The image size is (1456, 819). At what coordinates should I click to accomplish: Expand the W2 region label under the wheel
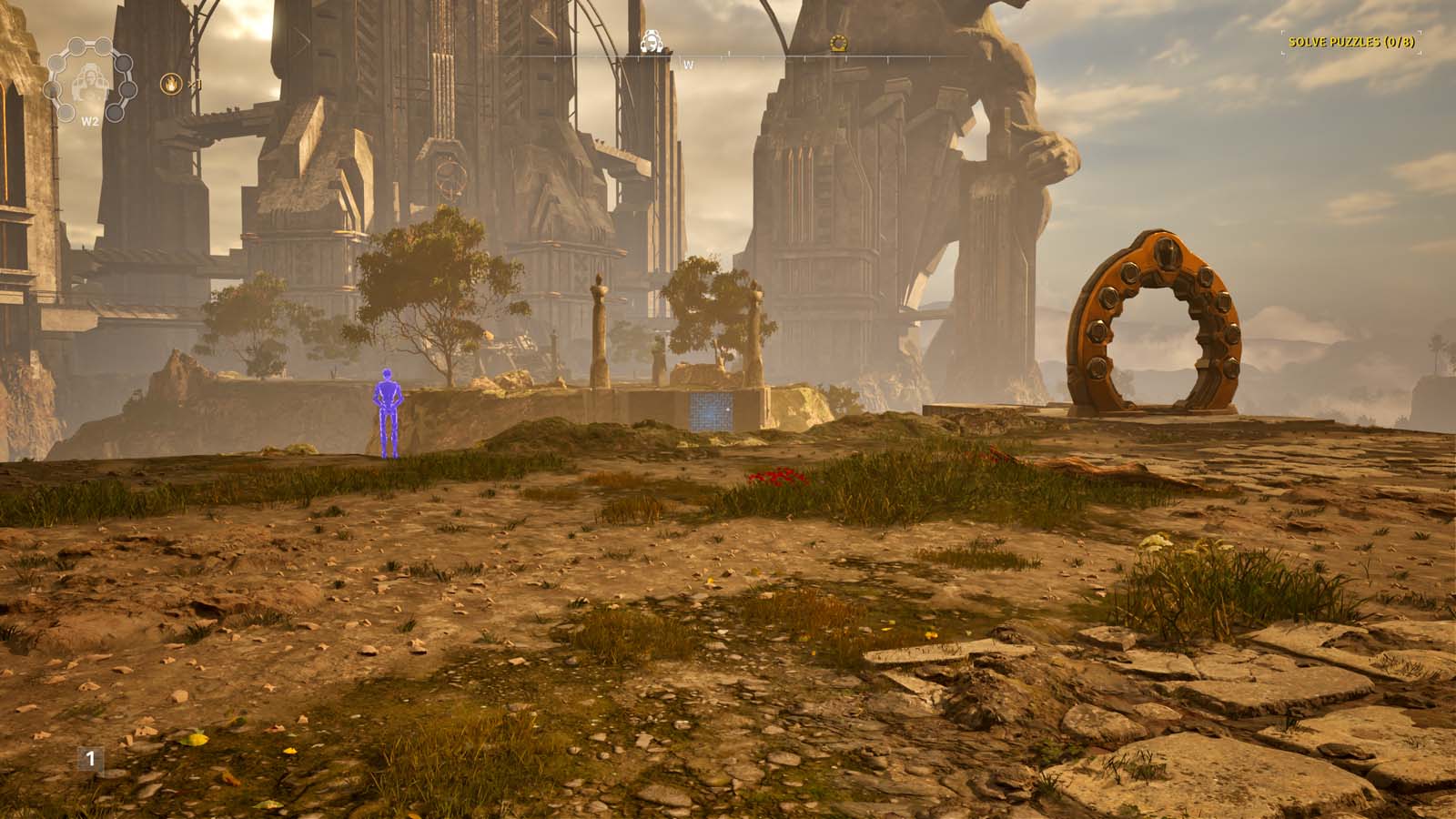click(90, 120)
